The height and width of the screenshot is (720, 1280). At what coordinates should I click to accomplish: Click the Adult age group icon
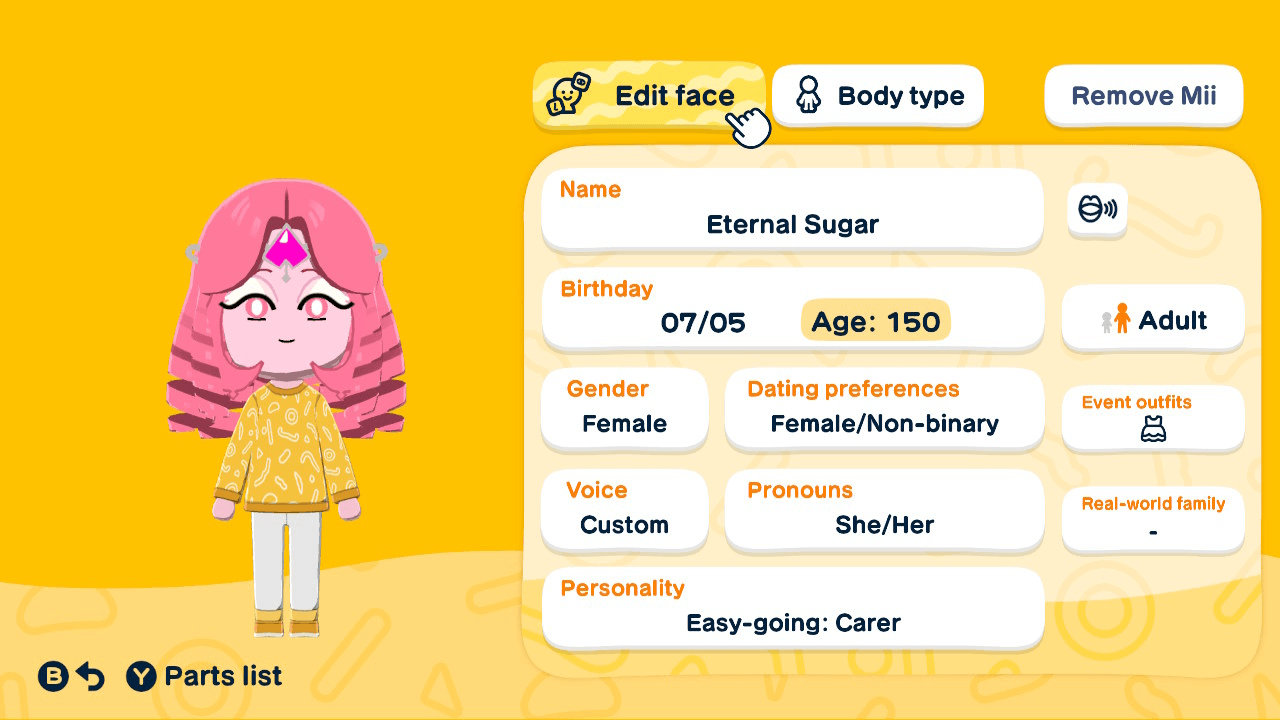pos(1115,319)
